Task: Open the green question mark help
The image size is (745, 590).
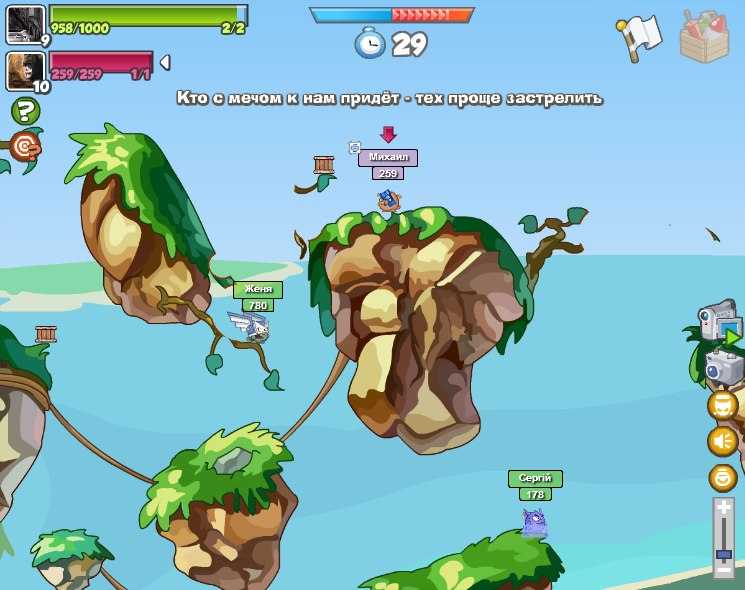Action: (25, 111)
